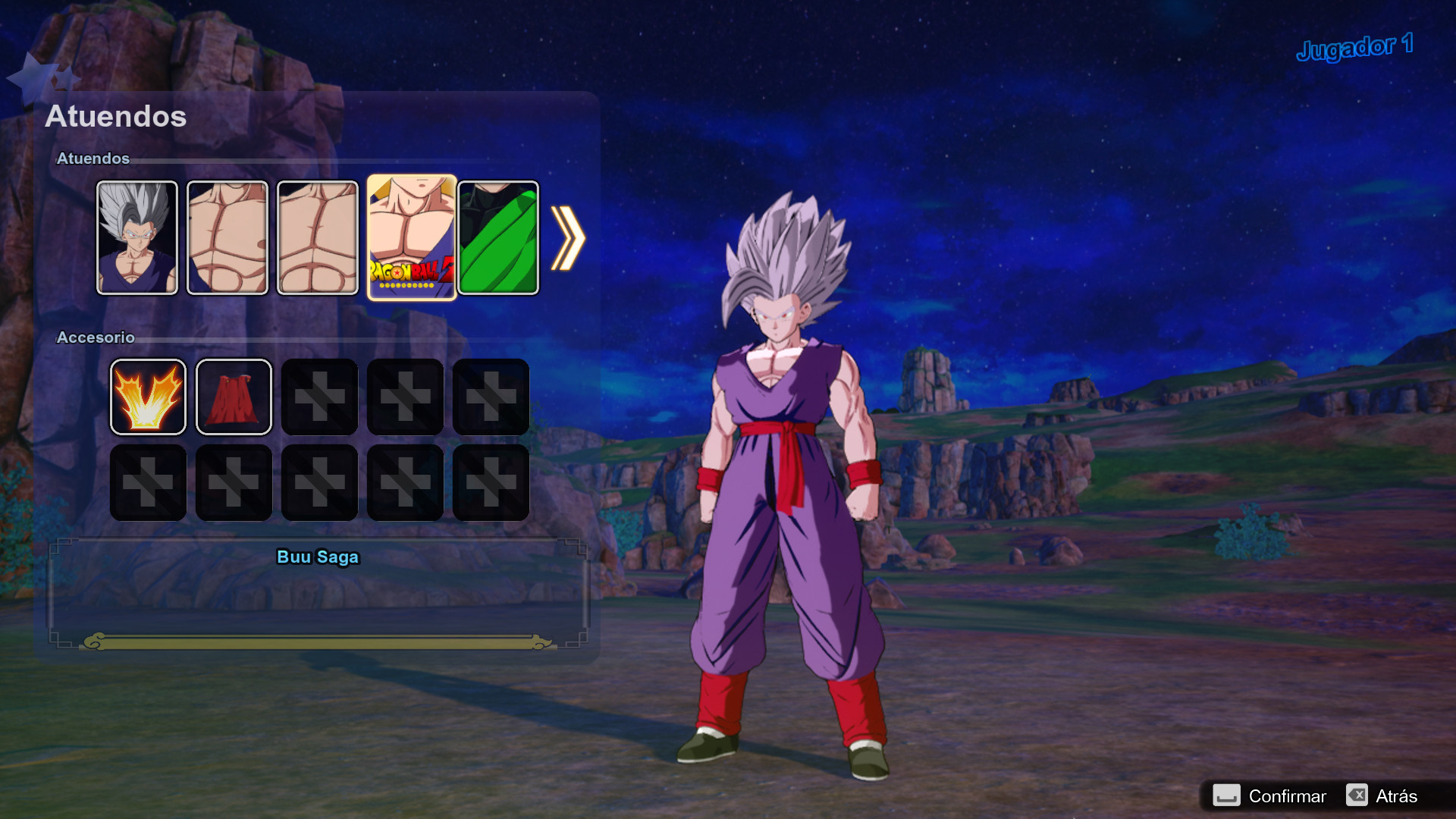Expand the Atuendos section header
1456x819 pixels.
[x=94, y=159]
